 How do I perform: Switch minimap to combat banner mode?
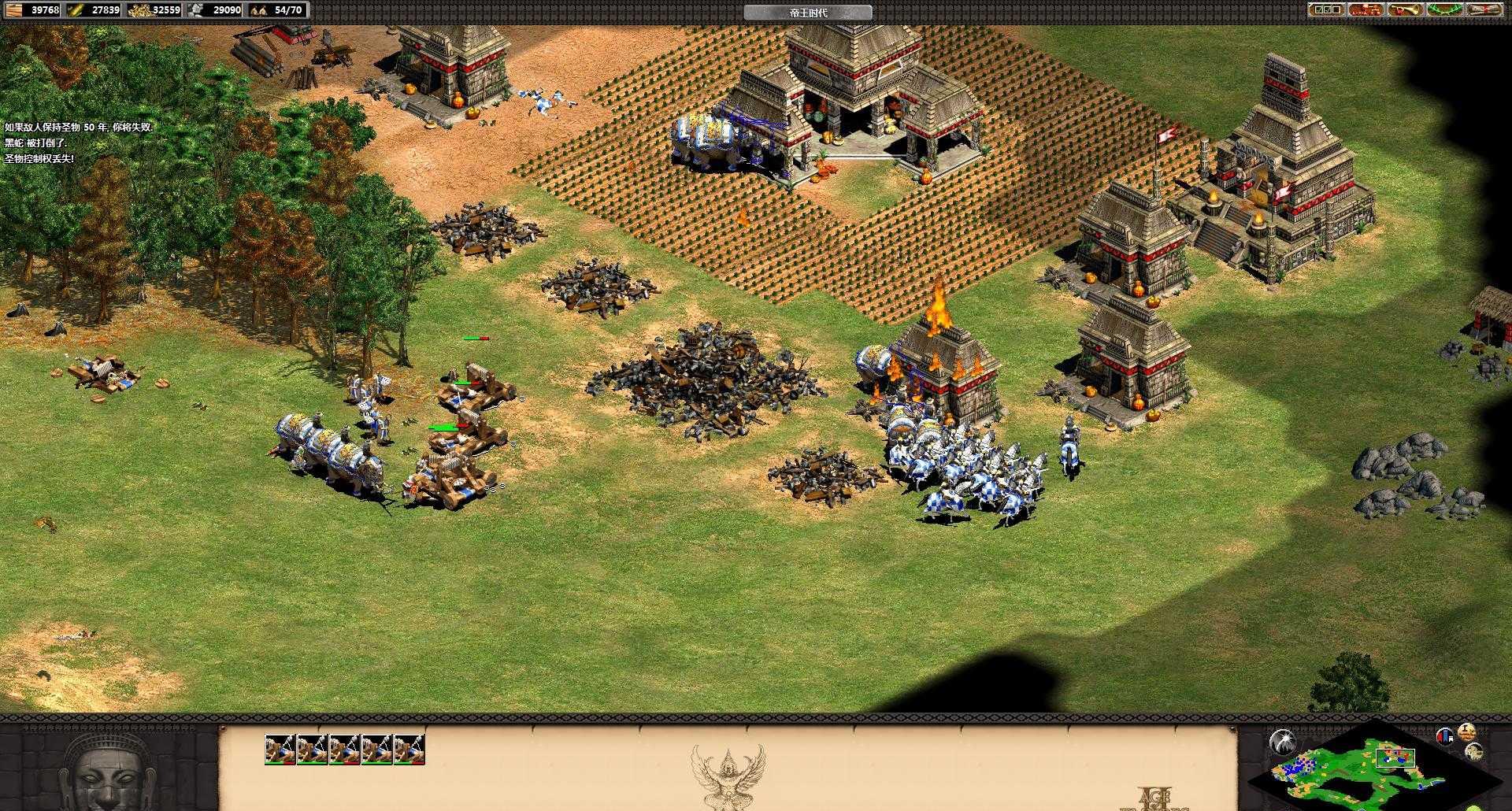(x=1445, y=737)
